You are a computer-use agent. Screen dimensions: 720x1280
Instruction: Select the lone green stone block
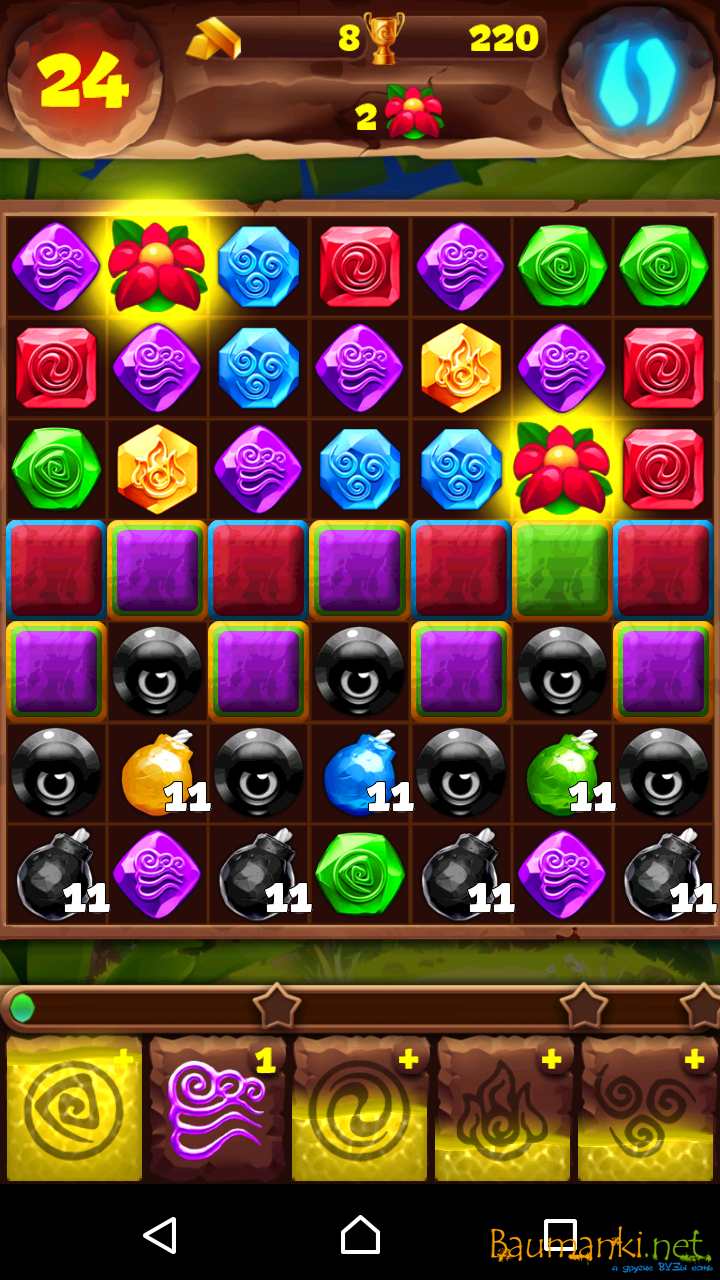tap(561, 569)
